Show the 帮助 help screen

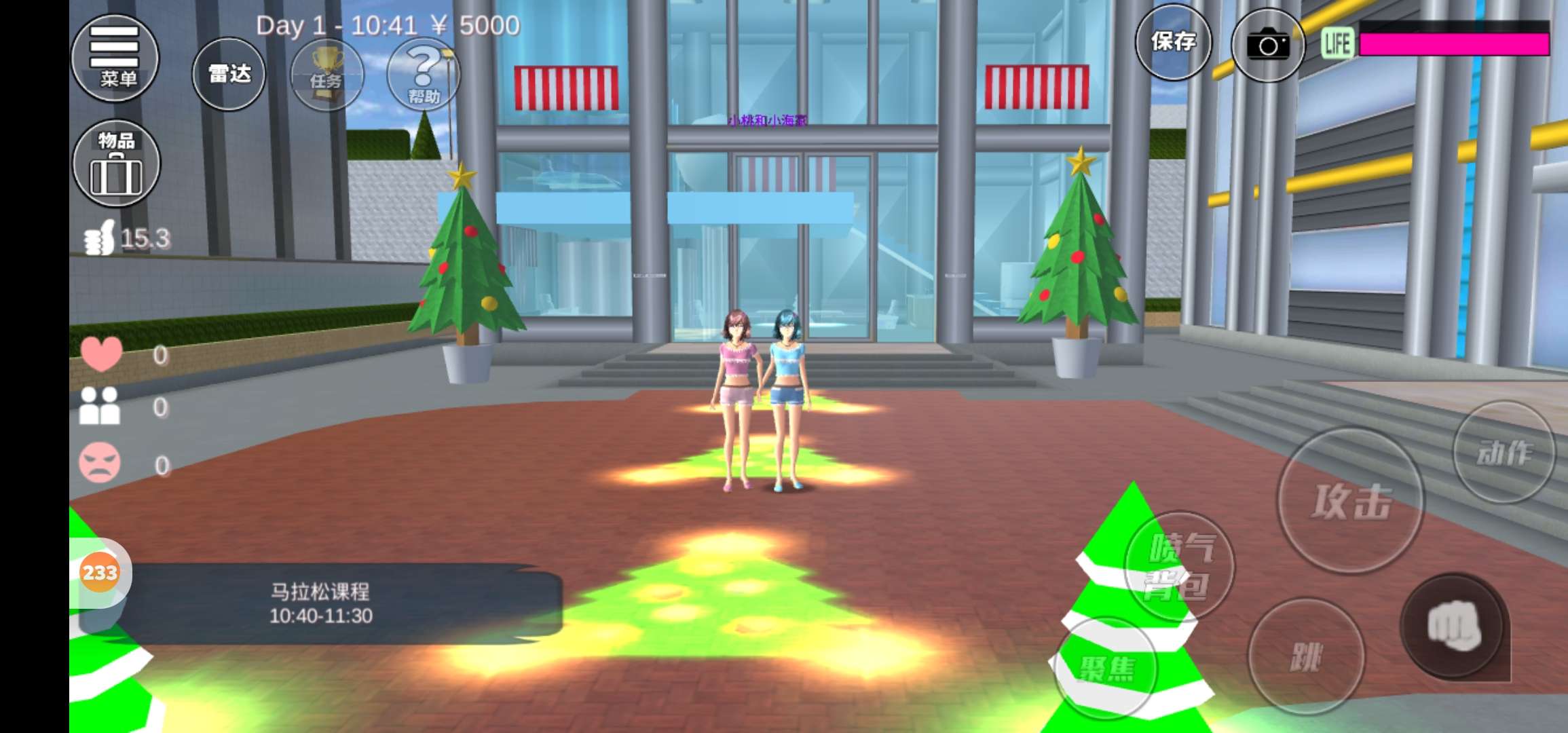(x=423, y=75)
